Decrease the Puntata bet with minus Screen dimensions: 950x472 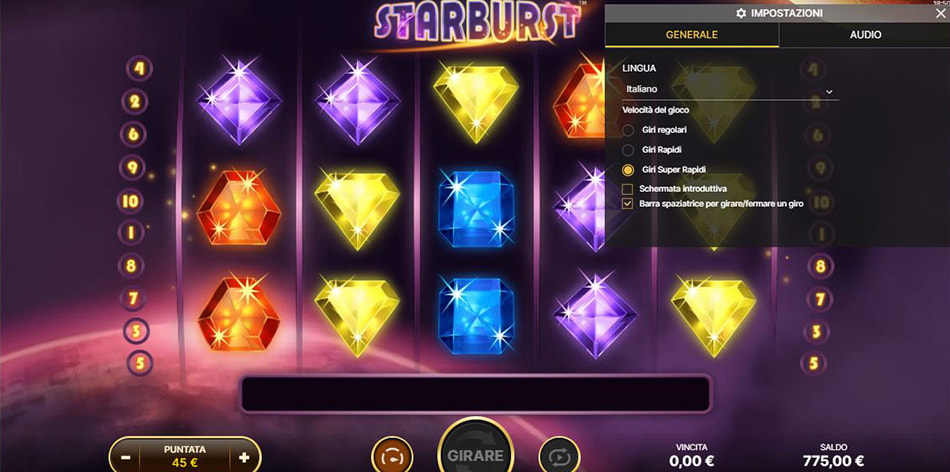(x=126, y=457)
